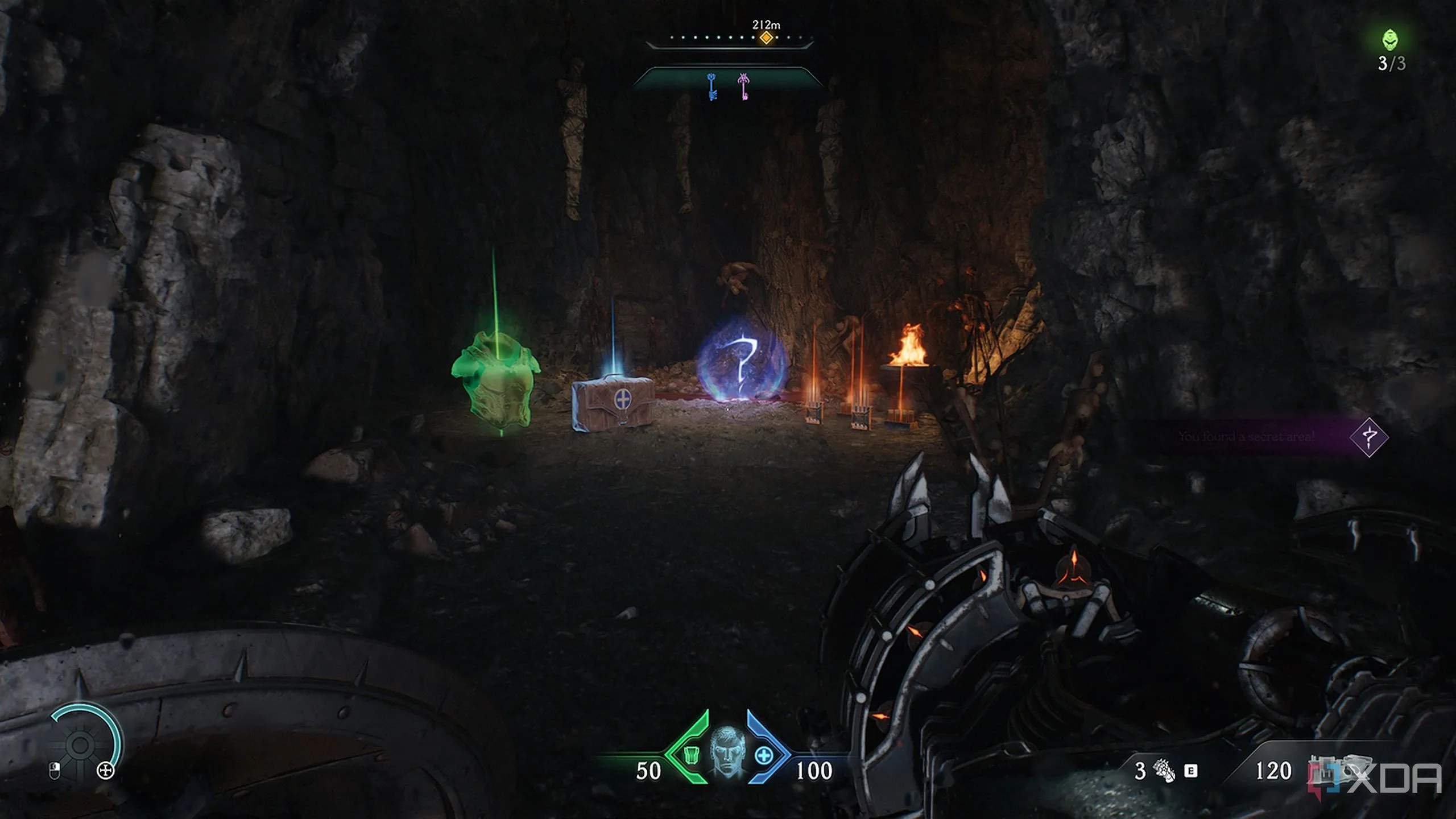Click the green armor icon beside portrait
The image size is (1456, 819).
[x=691, y=756]
